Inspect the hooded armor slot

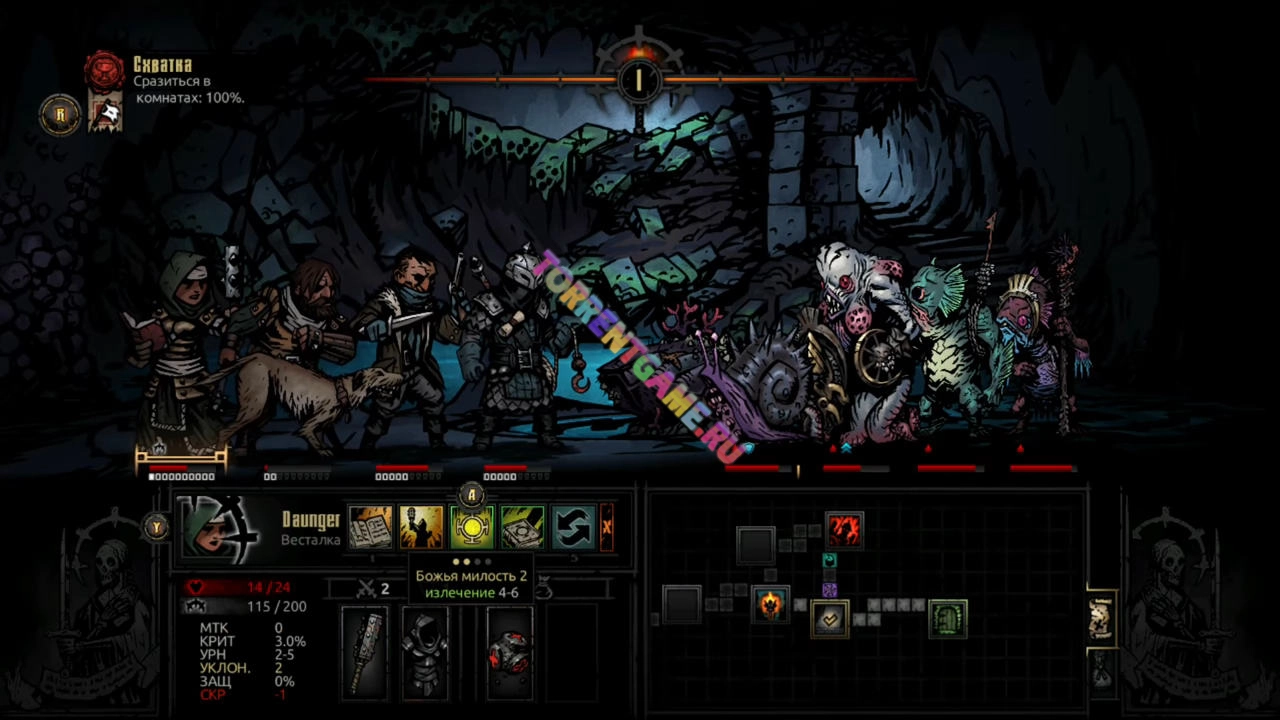[425, 652]
